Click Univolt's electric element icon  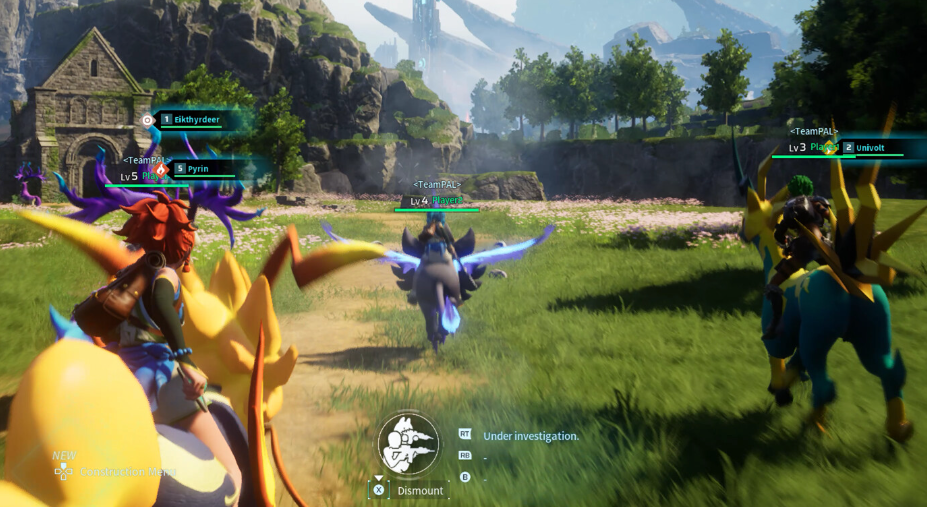pyautogui.click(x=828, y=147)
